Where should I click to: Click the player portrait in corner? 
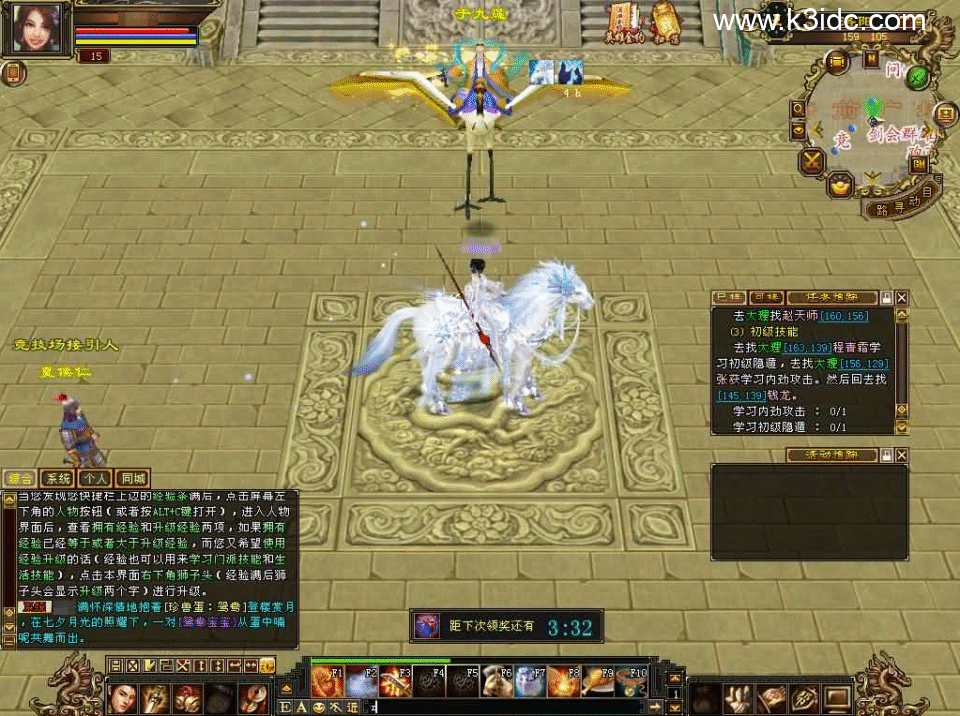point(37,29)
